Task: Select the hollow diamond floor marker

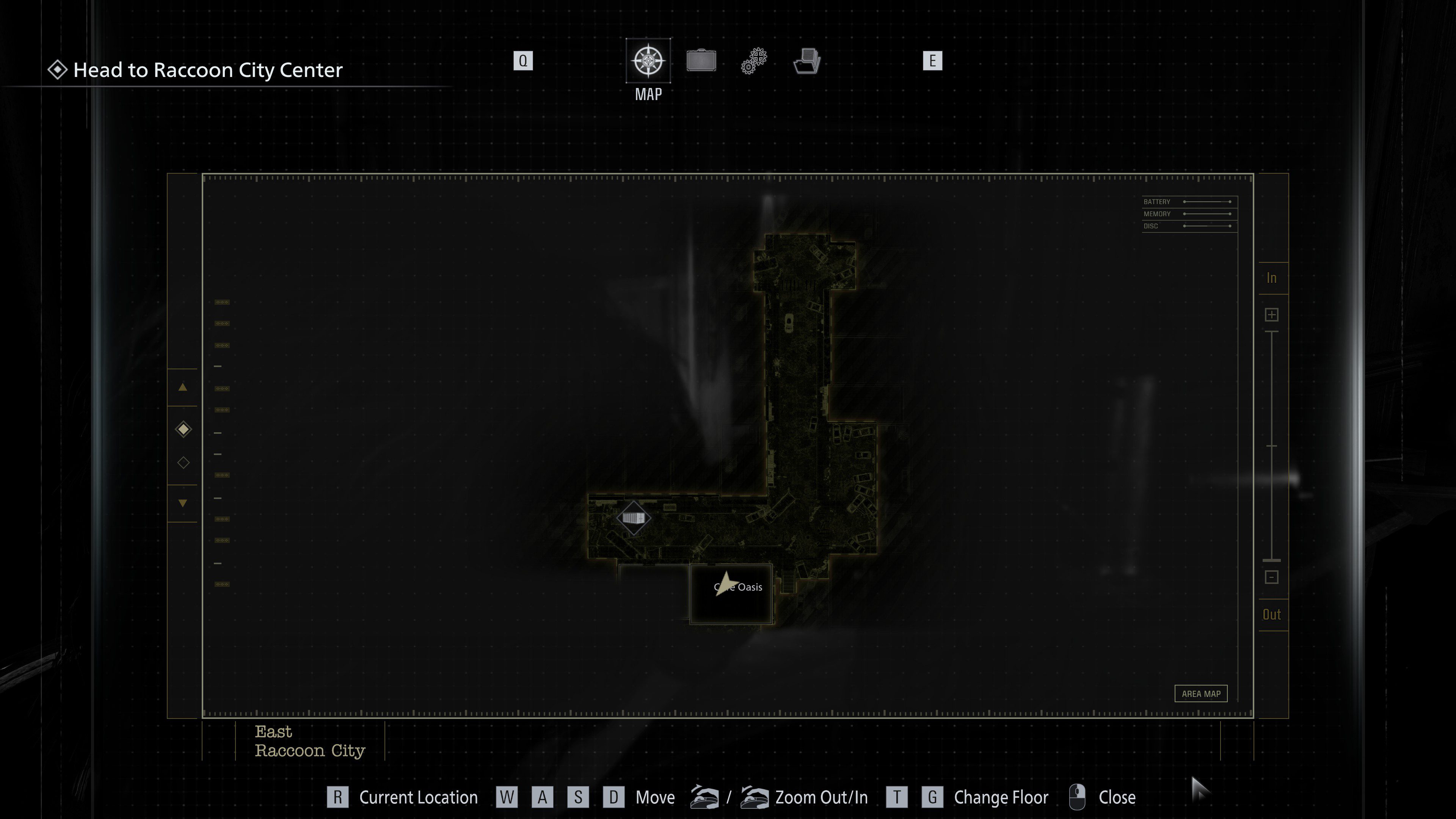Action: pos(182,462)
